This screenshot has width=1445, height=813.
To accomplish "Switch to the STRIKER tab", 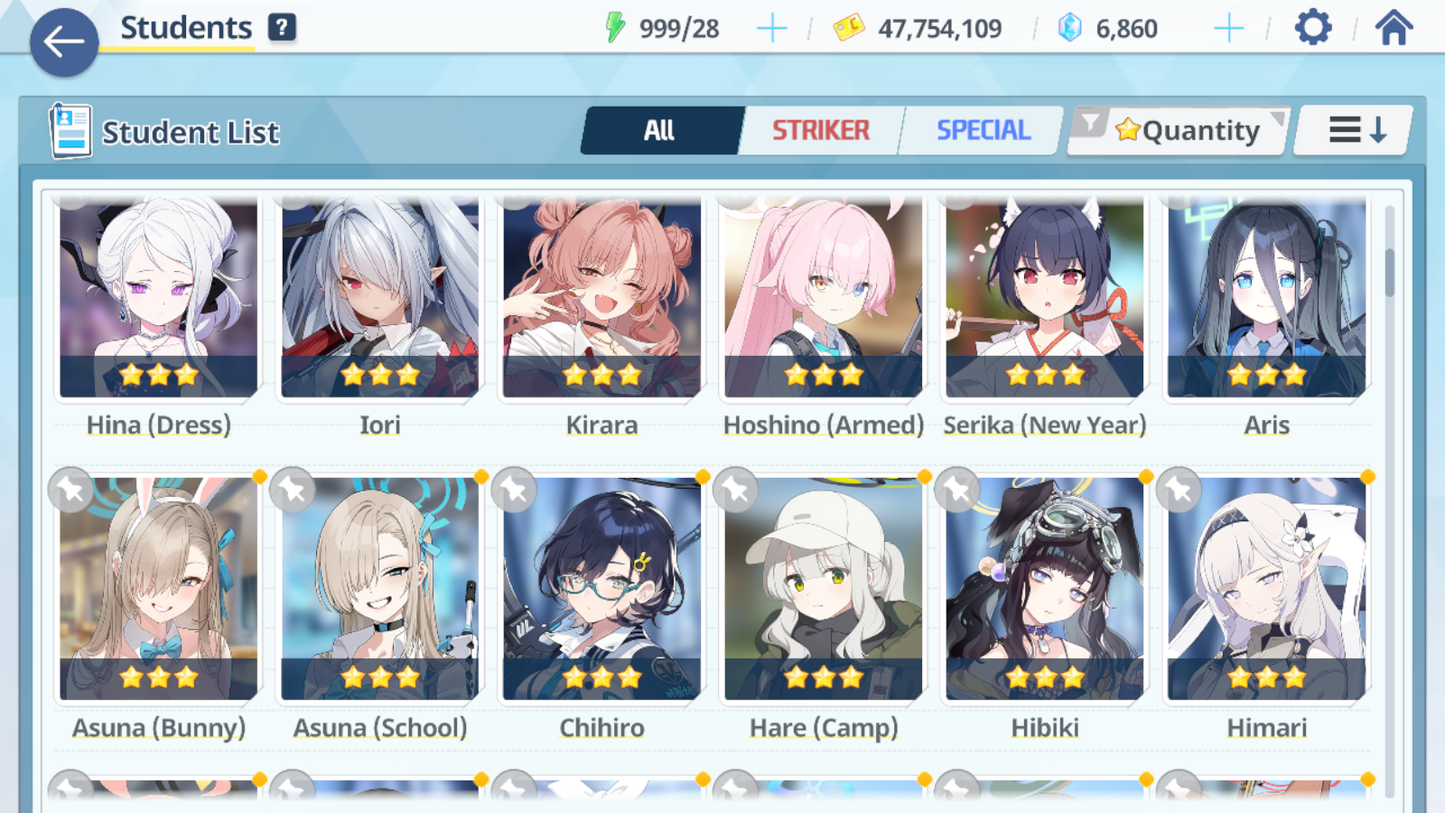I will 820,130.
